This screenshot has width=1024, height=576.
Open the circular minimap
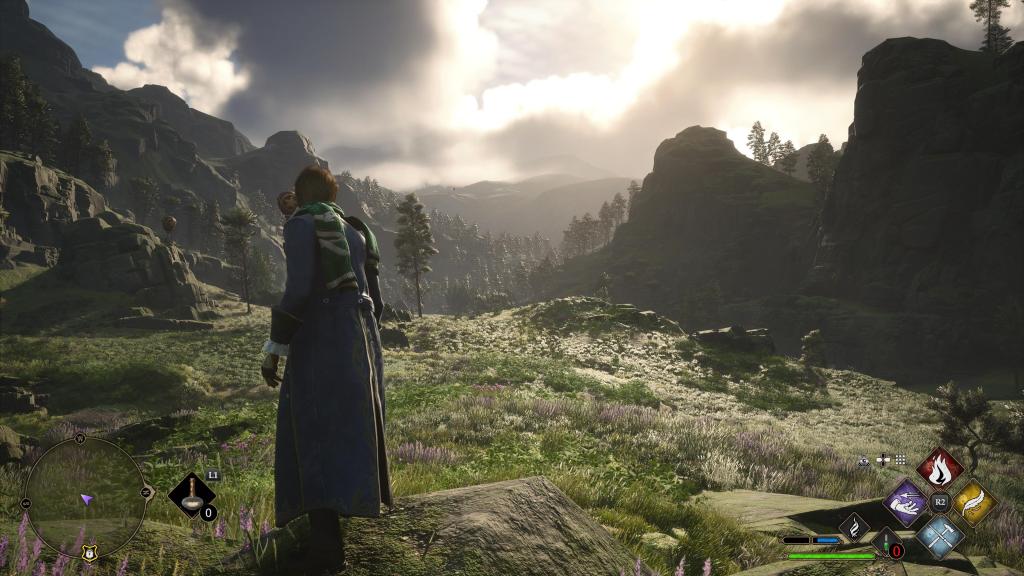click(x=87, y=497)
